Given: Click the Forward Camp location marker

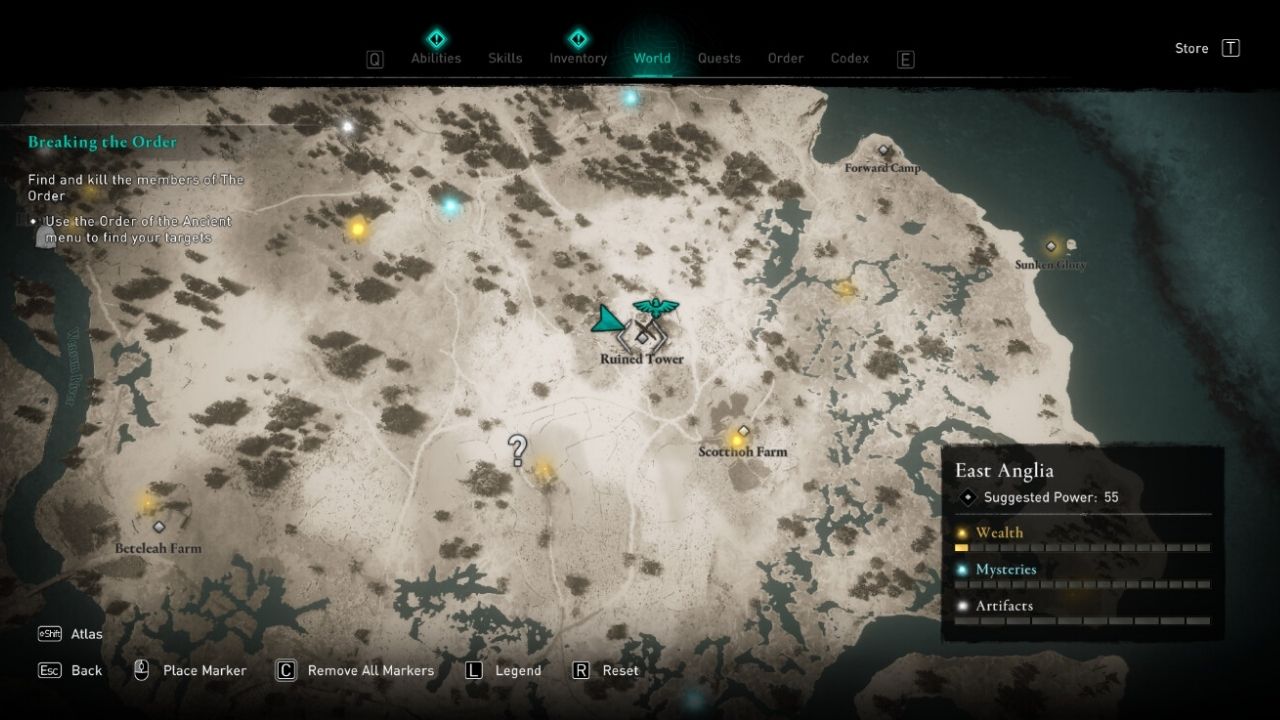Looking at the screenshot, I should coord(882,151).
